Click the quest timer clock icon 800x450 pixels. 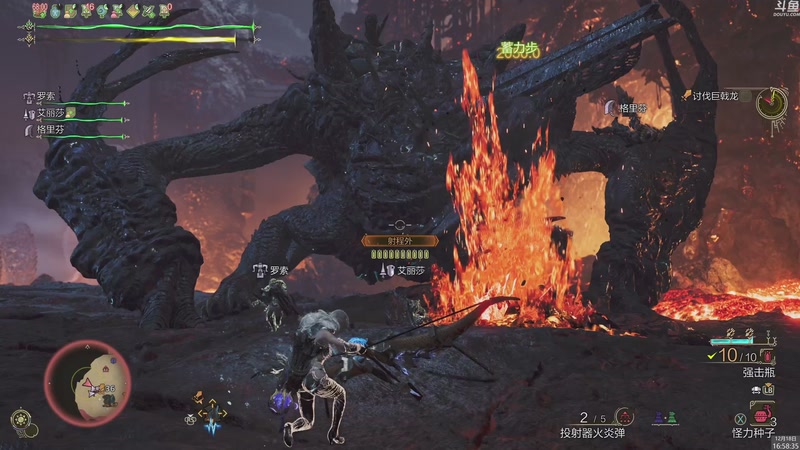point(771,102)
